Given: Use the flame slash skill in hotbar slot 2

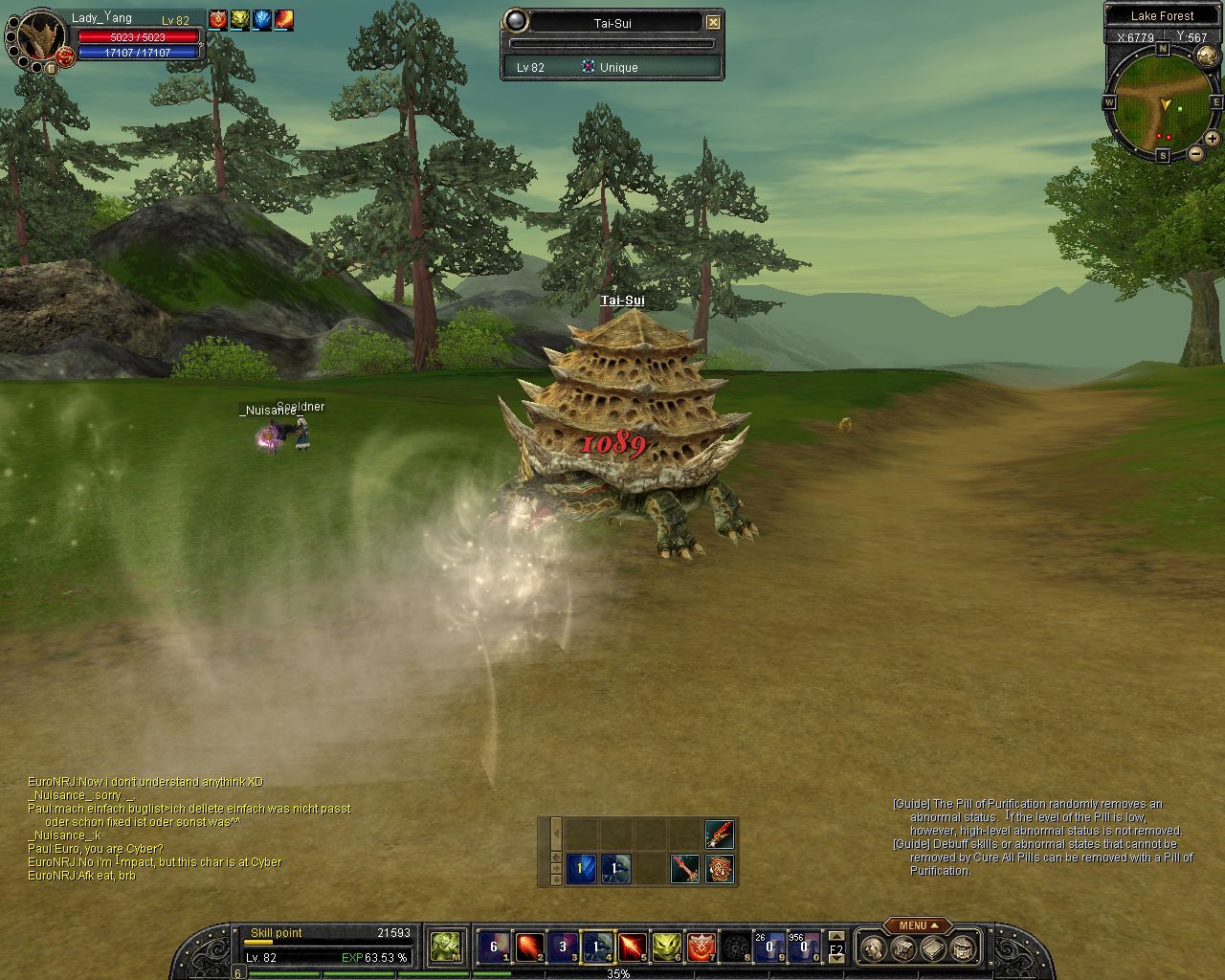Looking at the screenshot, I should pos(528,947).
